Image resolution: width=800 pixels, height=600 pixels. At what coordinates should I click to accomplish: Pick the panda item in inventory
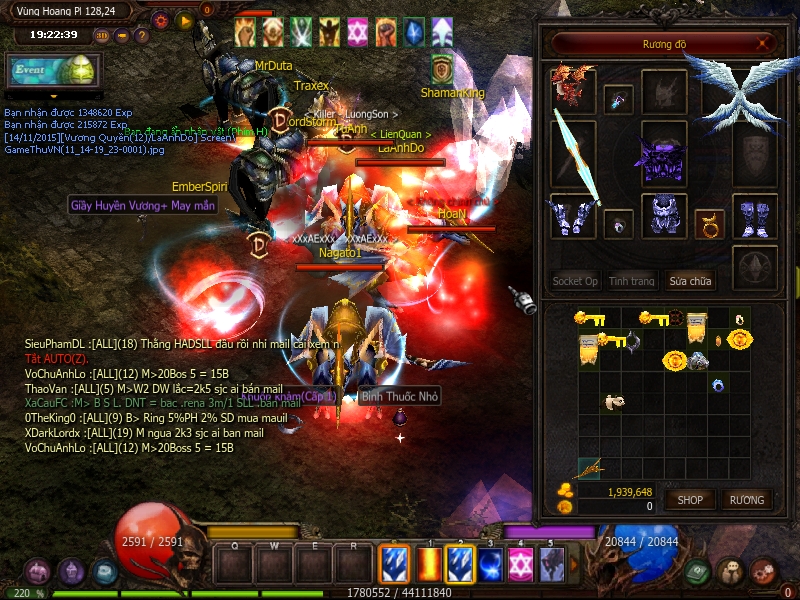[x=614, y=401]
